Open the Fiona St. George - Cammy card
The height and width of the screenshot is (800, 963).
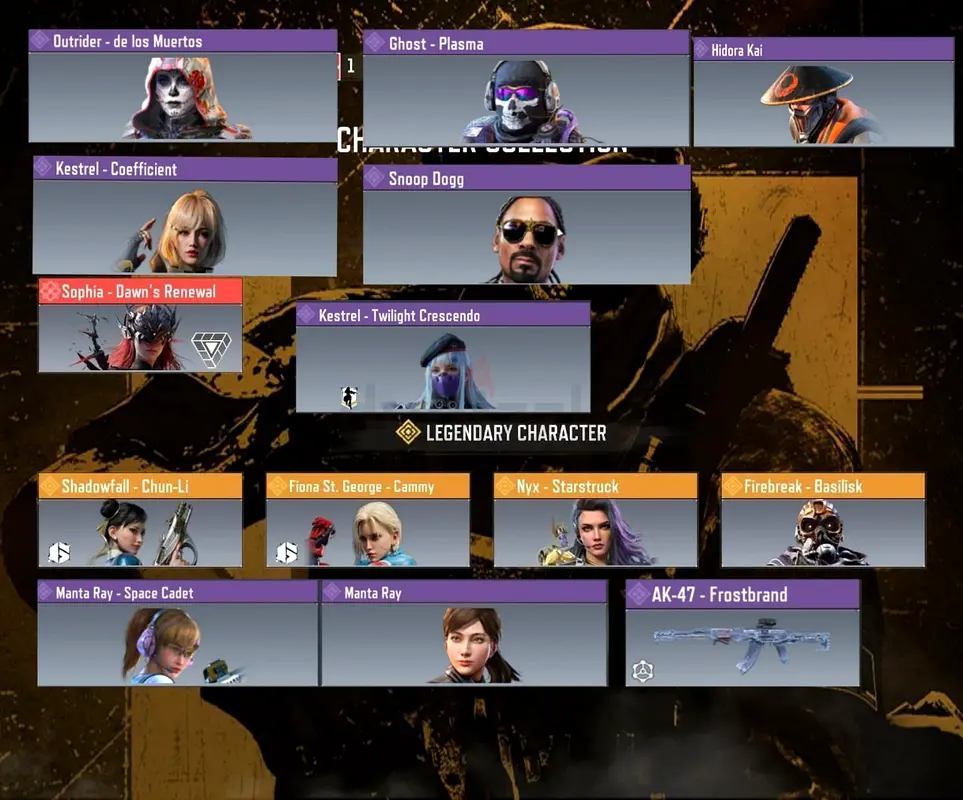tap(368, 521)
